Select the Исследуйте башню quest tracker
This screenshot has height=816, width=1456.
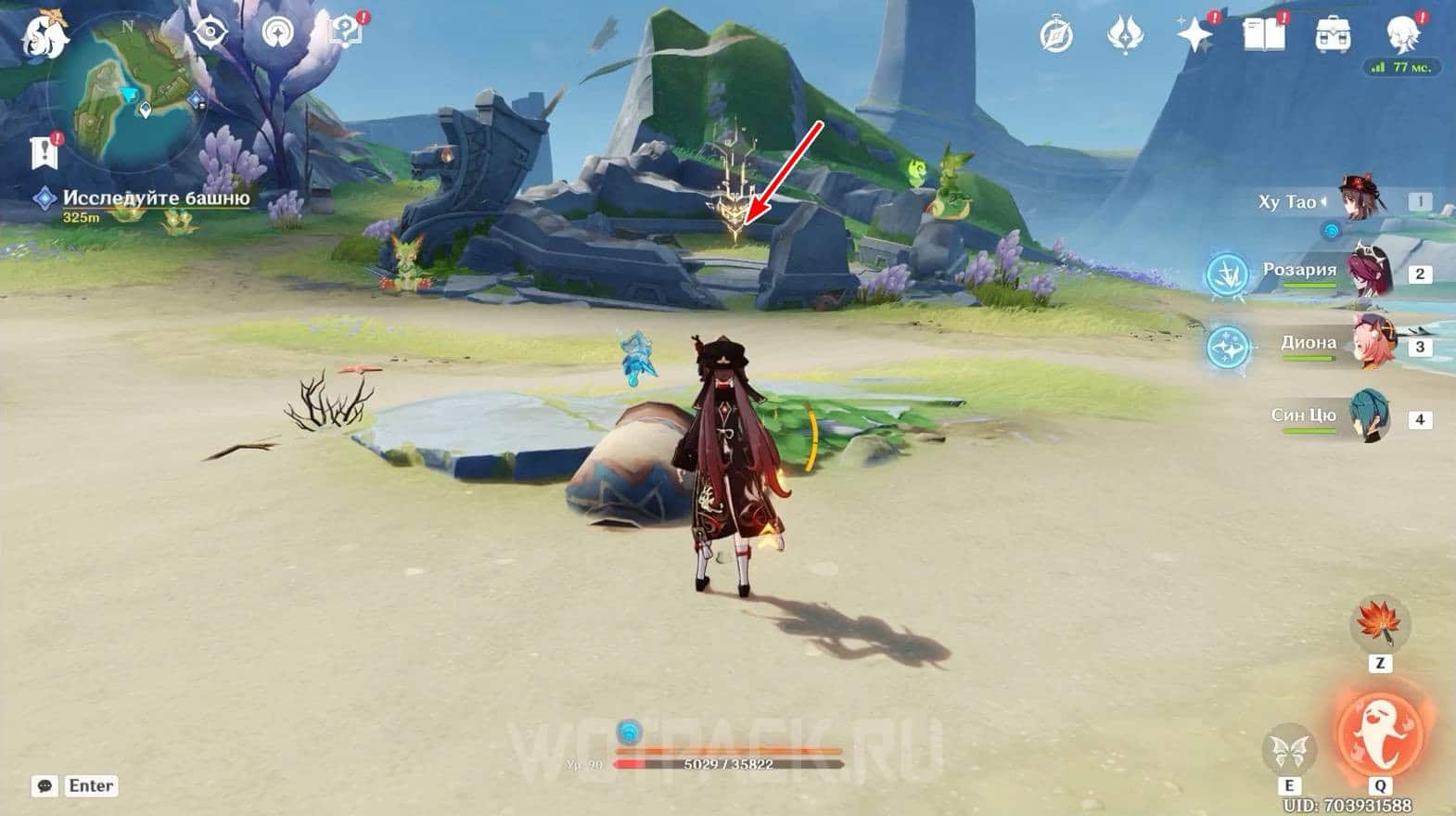pos(156,198)
